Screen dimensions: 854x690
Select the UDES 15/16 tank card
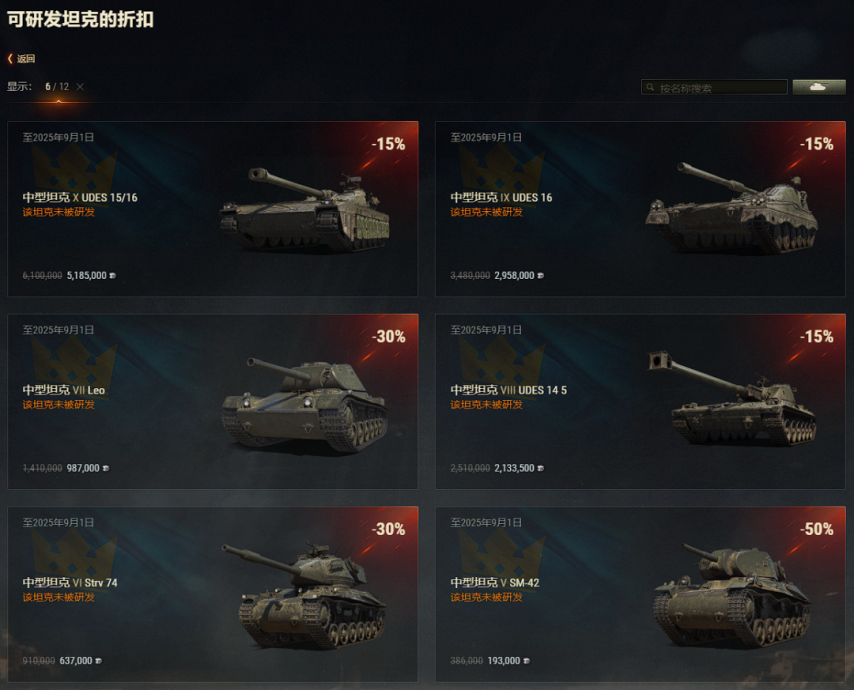tap(212, 209)
